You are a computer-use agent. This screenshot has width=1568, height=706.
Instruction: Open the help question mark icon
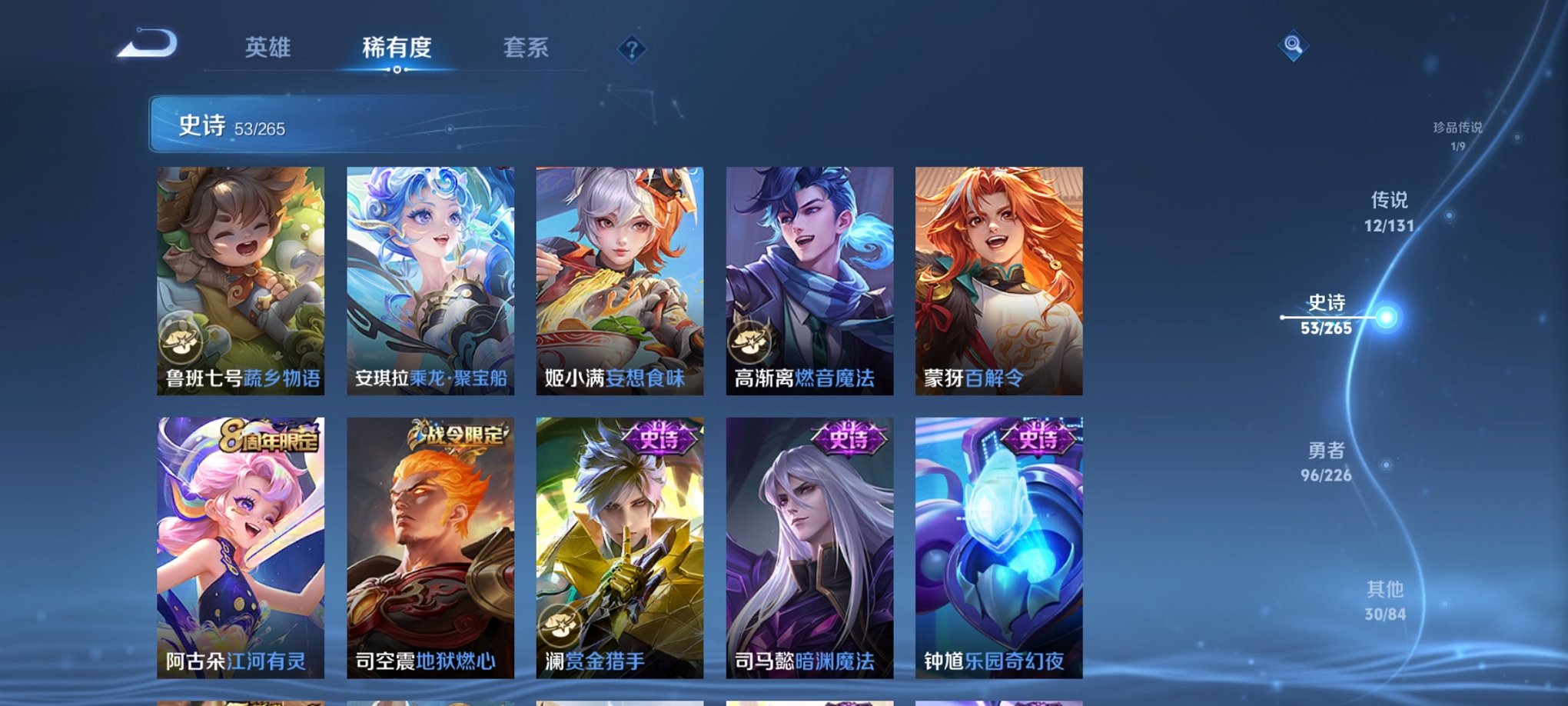coord(632,51)
